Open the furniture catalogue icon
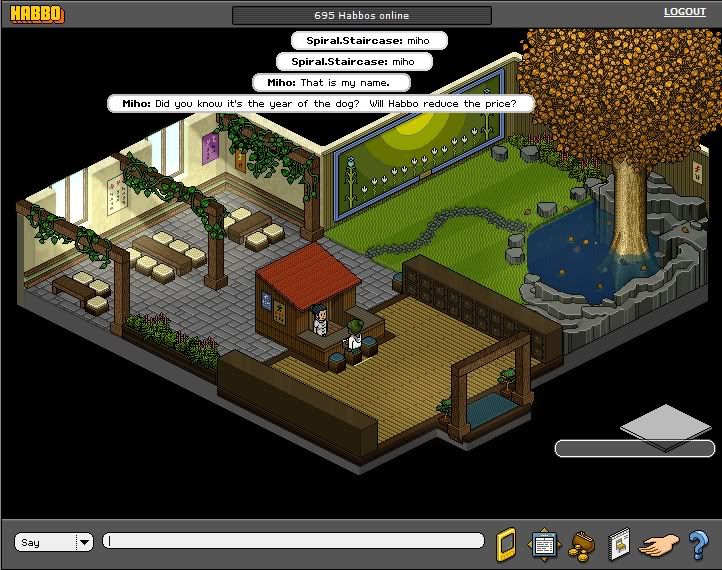 tap(618, 542)
